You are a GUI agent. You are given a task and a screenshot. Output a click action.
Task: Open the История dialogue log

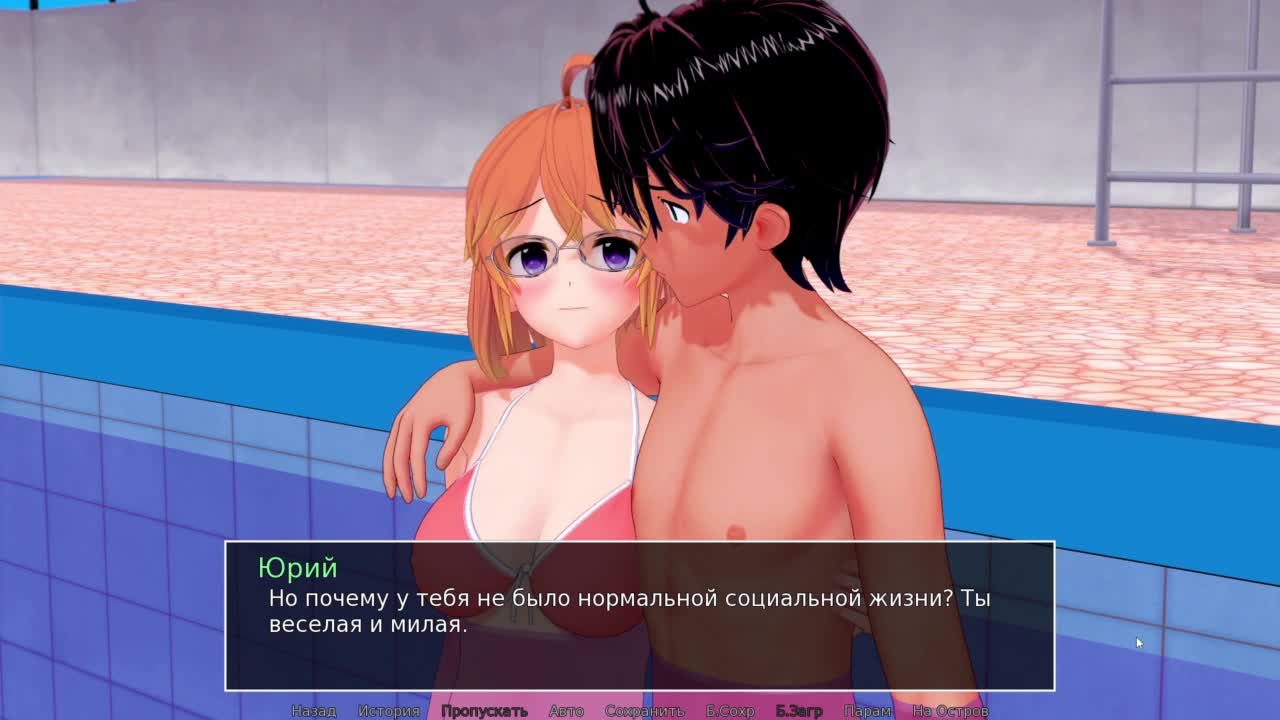389,711
